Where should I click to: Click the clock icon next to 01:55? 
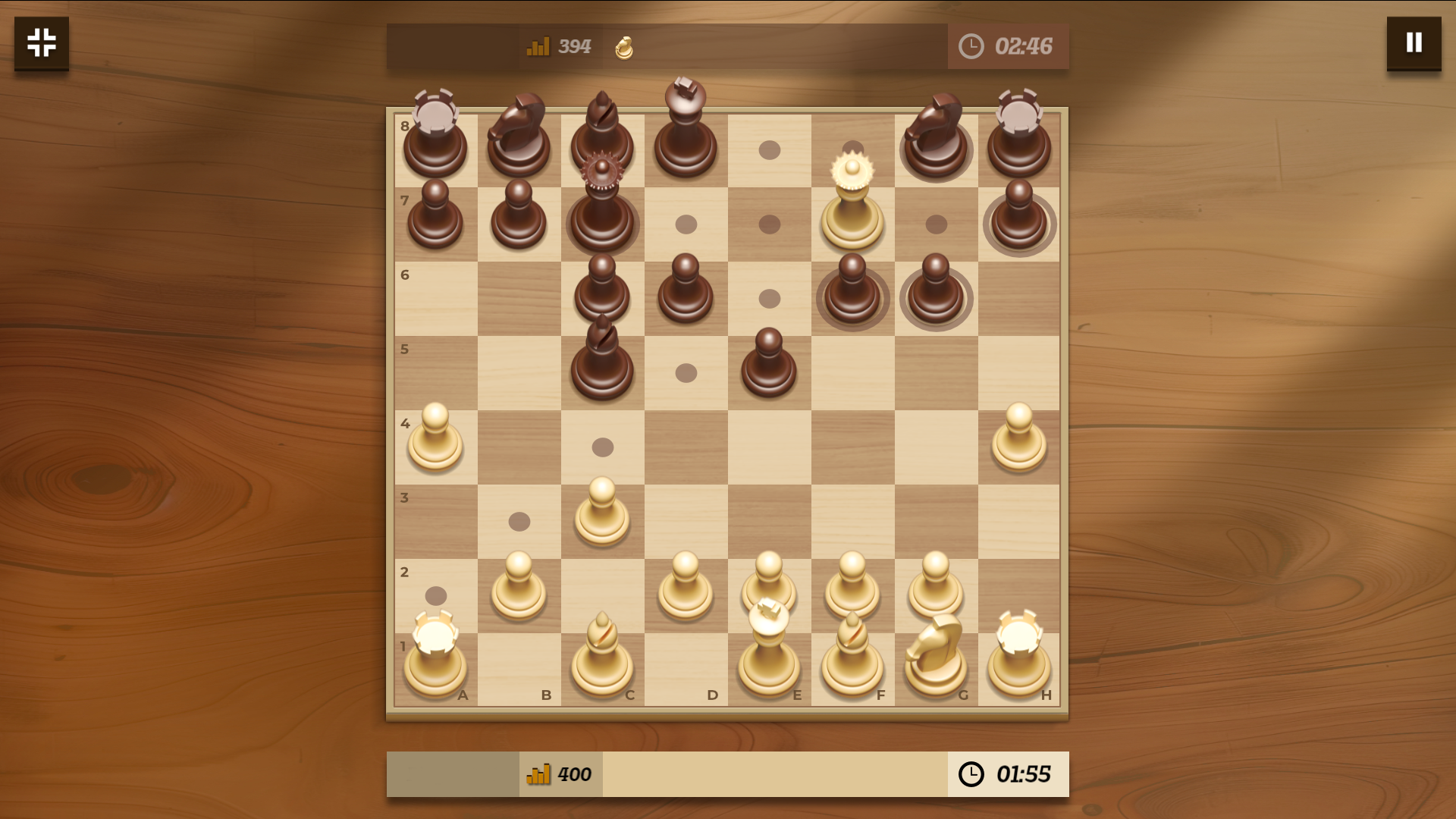(971, 774)
